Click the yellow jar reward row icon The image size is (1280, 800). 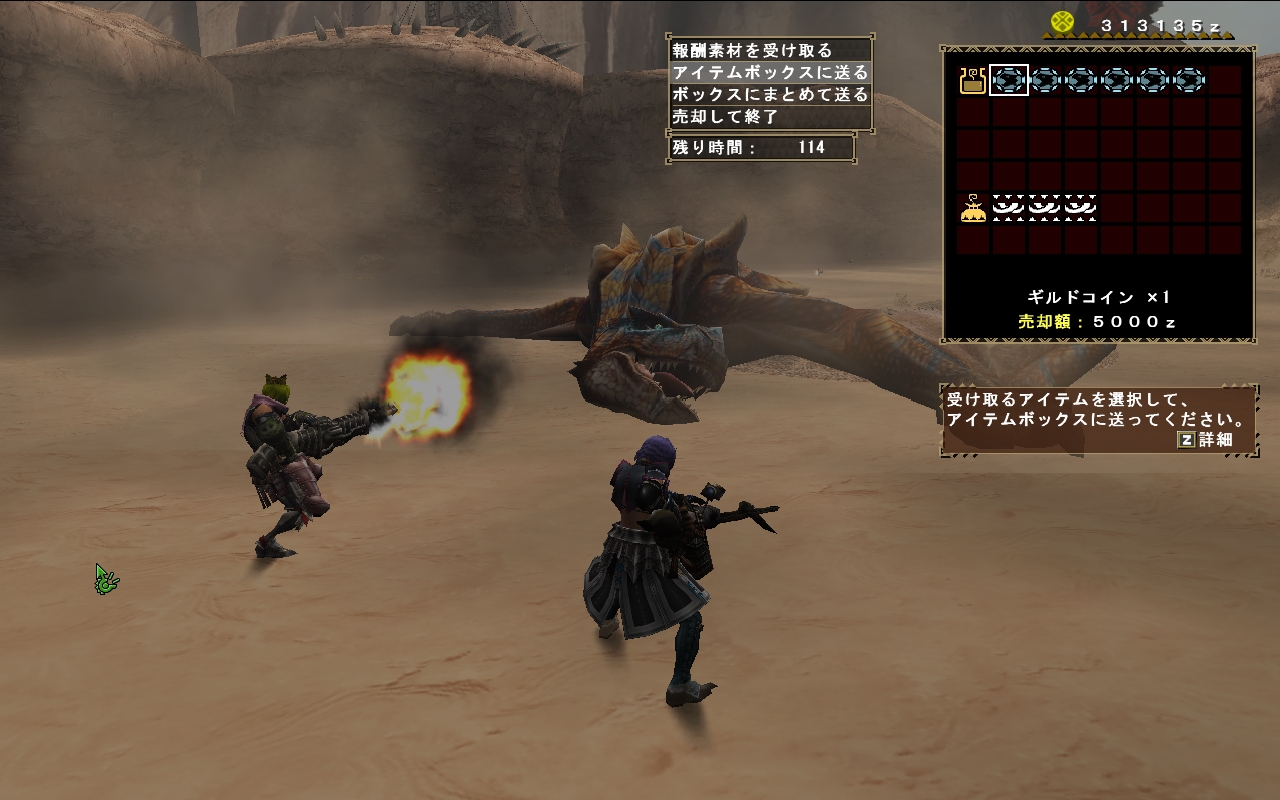(972, 80)
